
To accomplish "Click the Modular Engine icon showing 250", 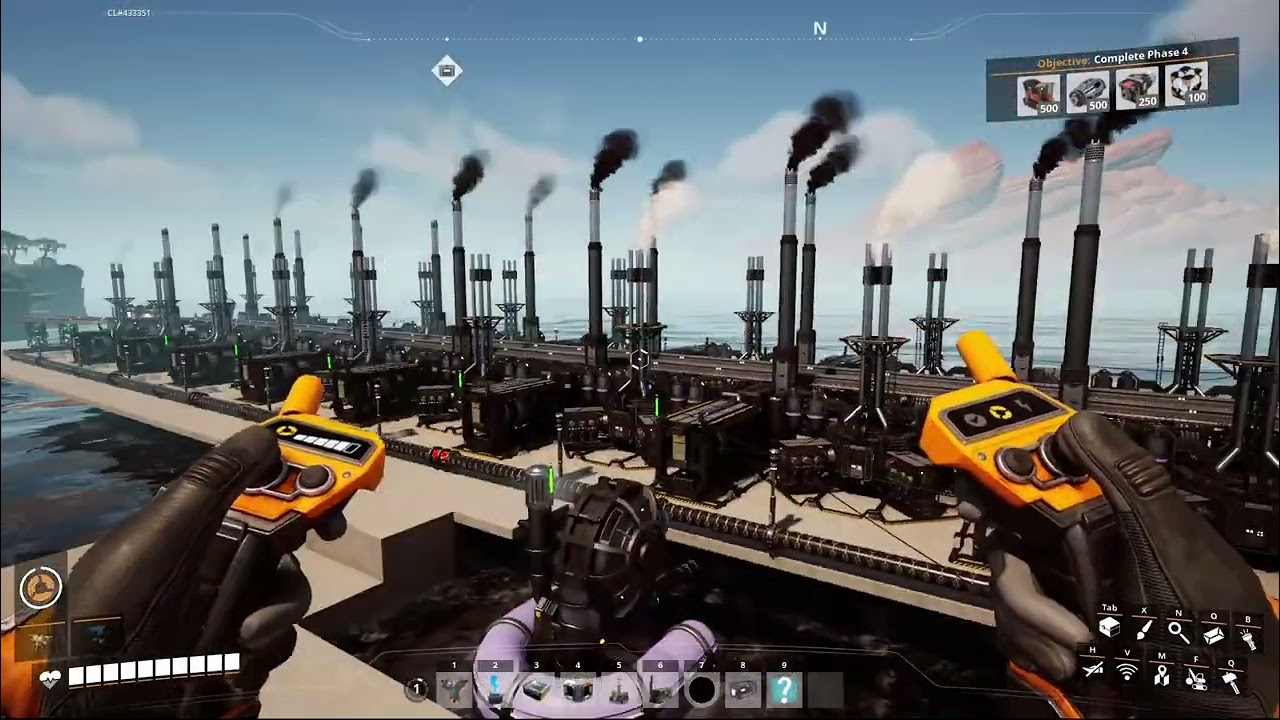I will click(x=1136, y=88).
